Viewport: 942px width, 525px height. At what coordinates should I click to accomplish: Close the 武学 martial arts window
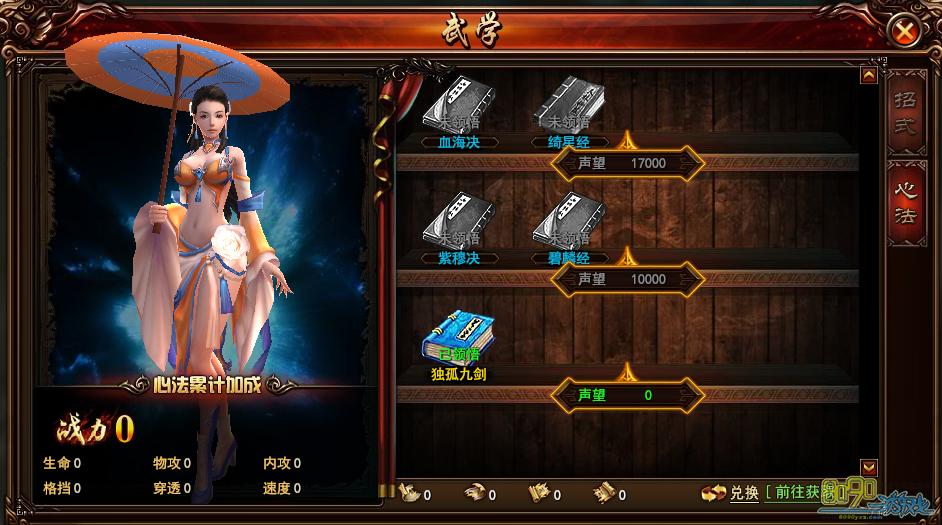pos(904,32)
